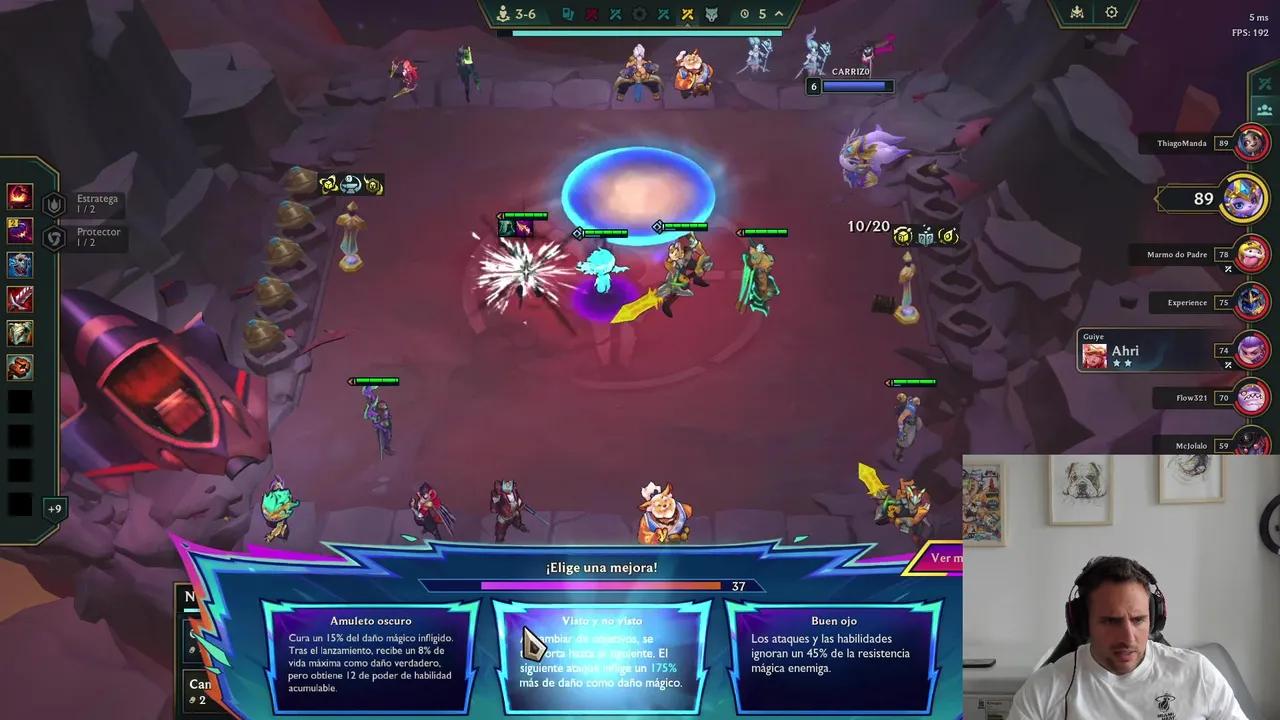This screenshot has height=720, width=1280.
Task: Click the red sword item icon in left inventory
Action: click(19, 298)
